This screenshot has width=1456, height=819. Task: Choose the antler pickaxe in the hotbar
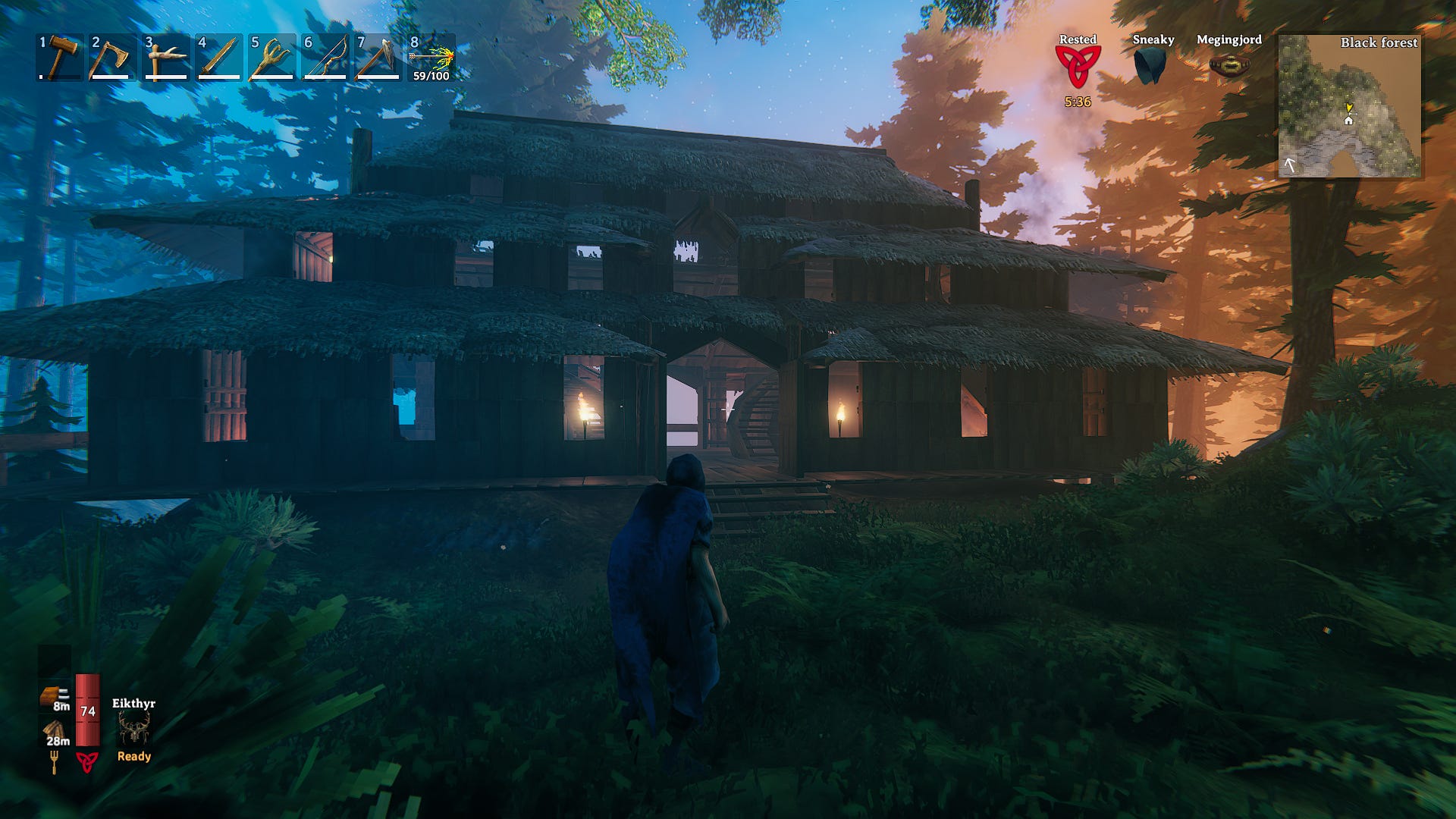tap(166, 57)
